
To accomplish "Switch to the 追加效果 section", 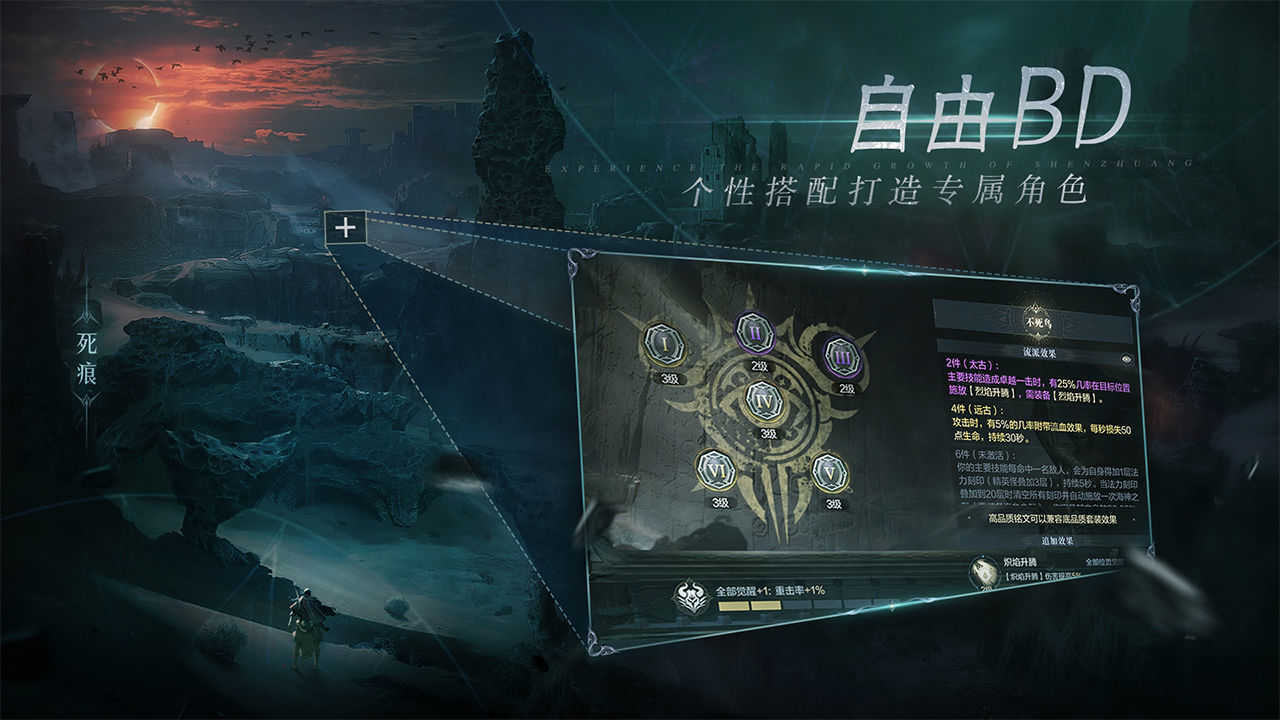I will click(1058, 541).
